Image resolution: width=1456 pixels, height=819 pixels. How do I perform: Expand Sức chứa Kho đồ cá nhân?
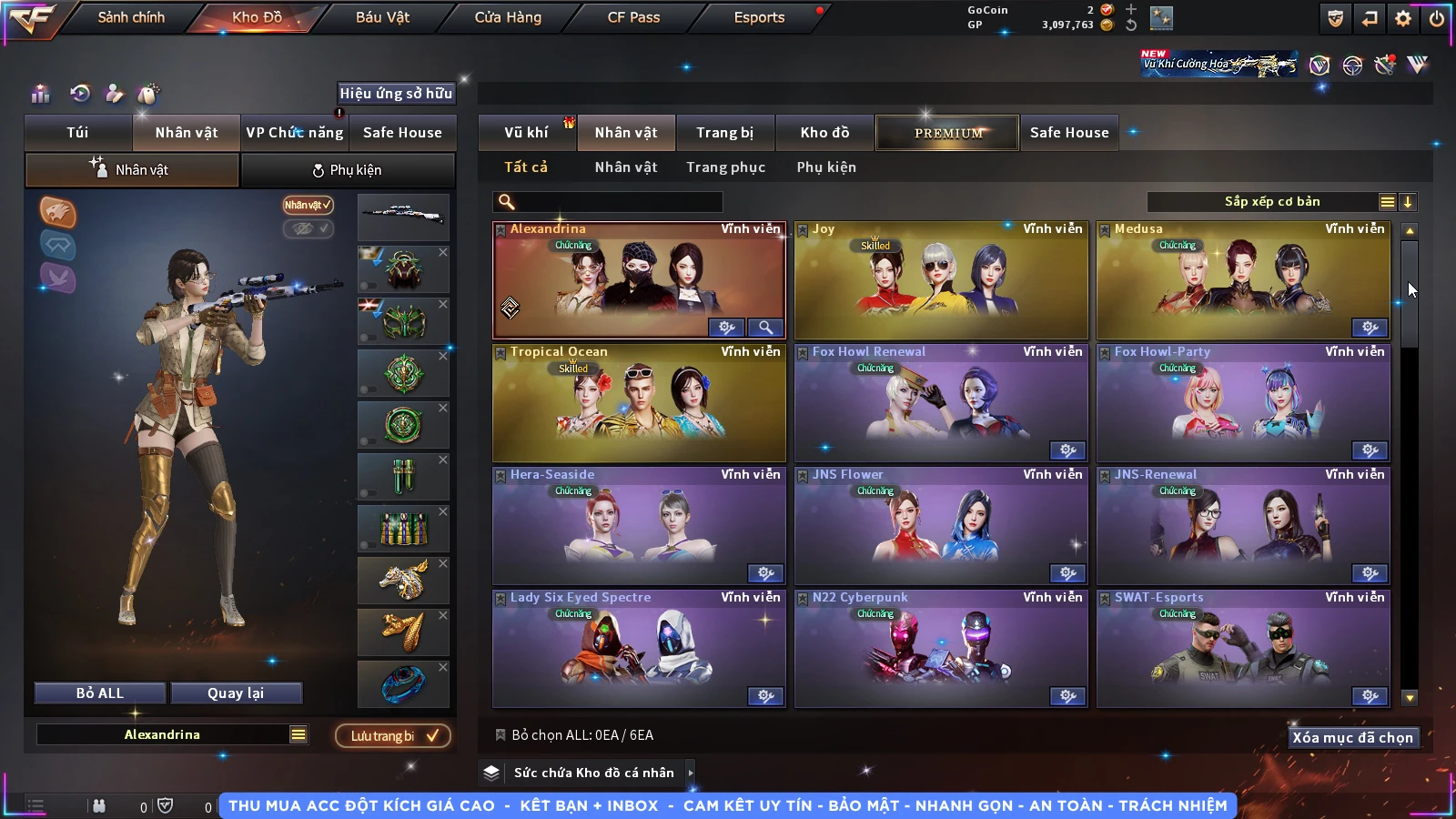(593, 773)
